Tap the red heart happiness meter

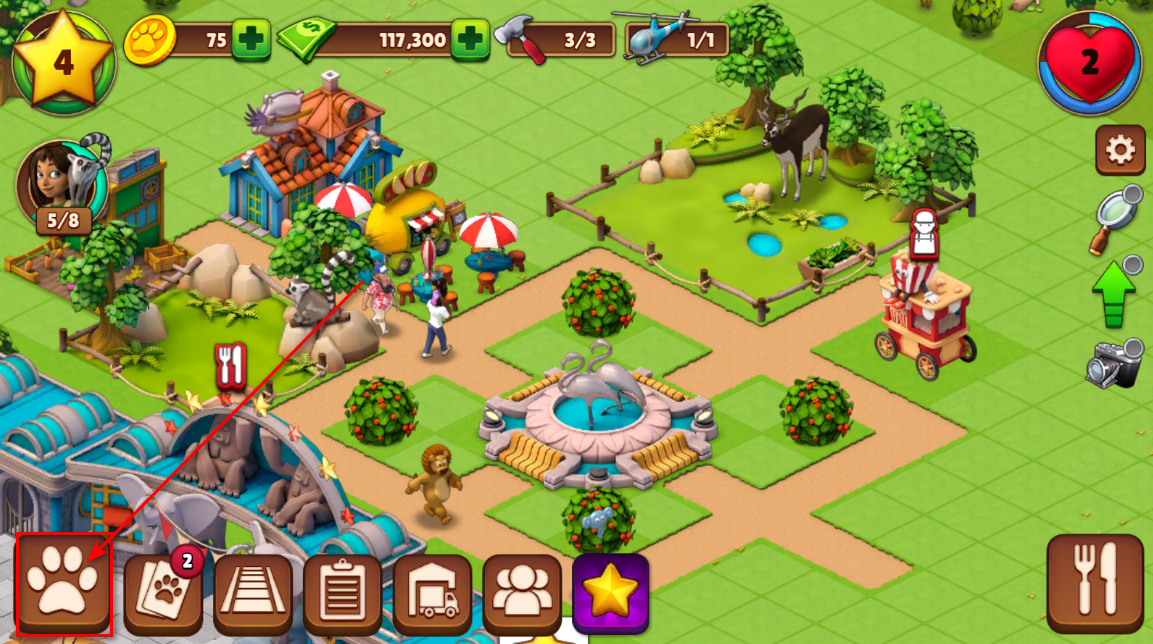point(1090,63)
